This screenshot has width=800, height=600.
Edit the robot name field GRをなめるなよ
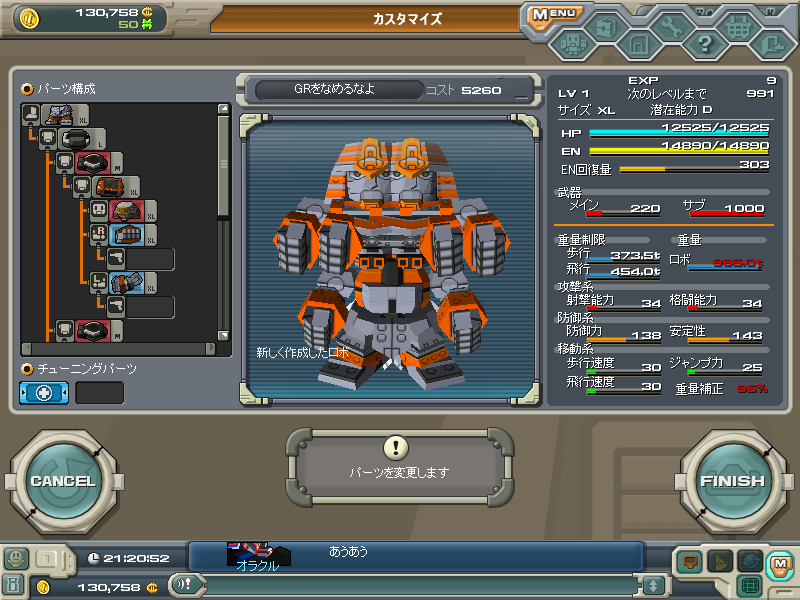(x=334, y=90)
